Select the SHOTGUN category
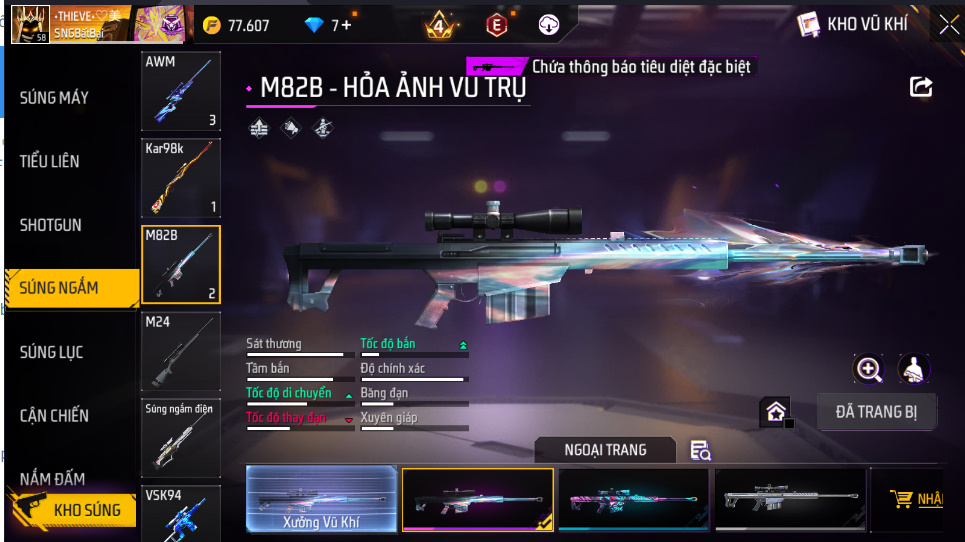The height and width of the screenshot is (542, 965). (x=51, y=225)
